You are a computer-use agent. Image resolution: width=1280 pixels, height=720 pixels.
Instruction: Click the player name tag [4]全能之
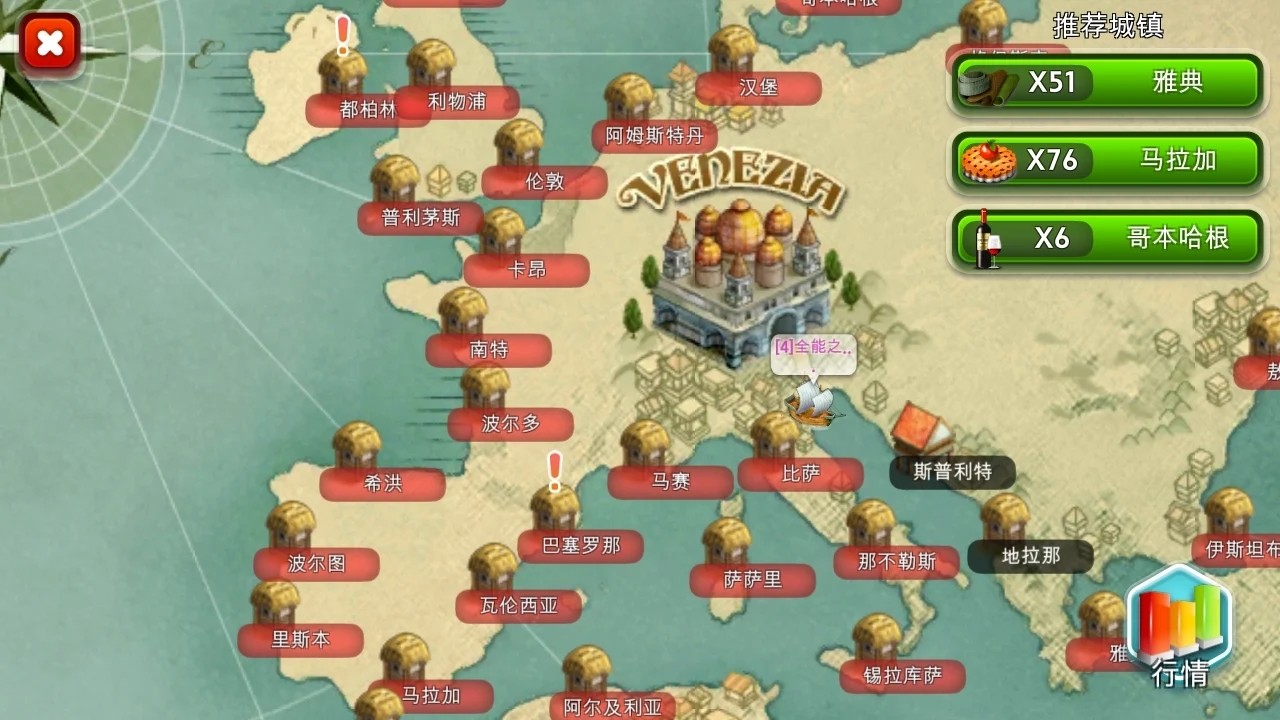click(x=811, y=352)
